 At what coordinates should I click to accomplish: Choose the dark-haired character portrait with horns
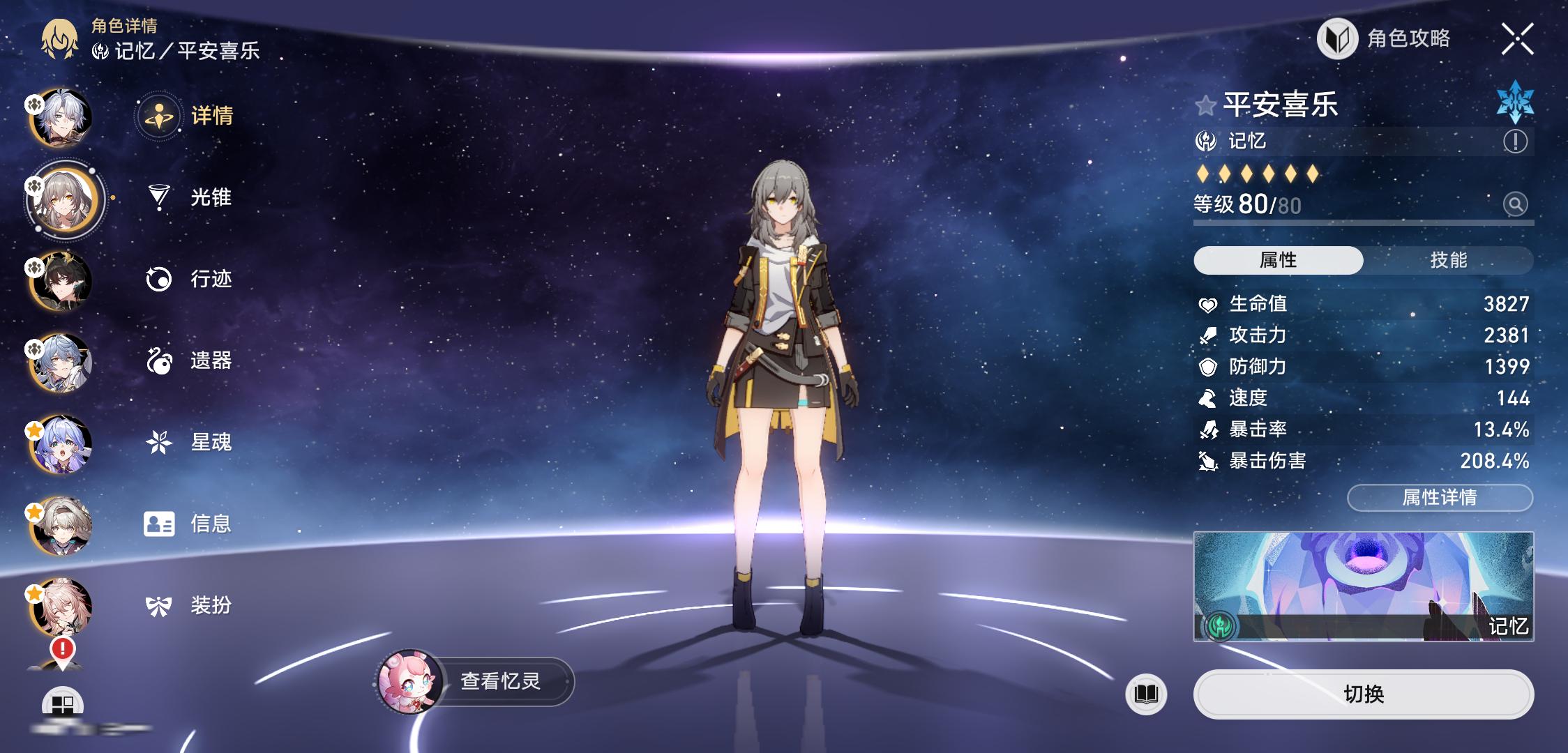pos(61,281)
